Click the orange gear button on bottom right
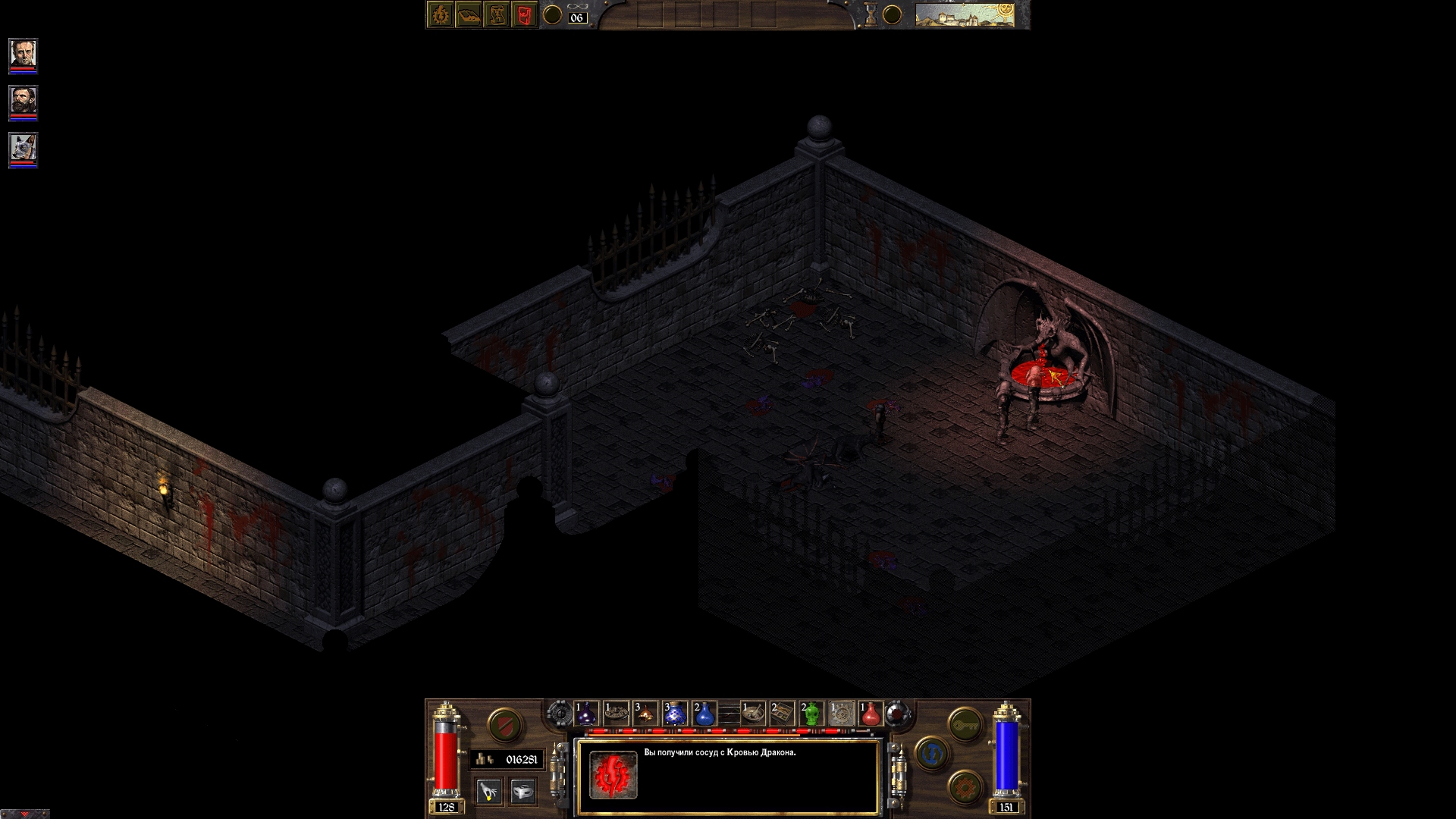The width and height of the screenshot is (1456, 819). 965,786
